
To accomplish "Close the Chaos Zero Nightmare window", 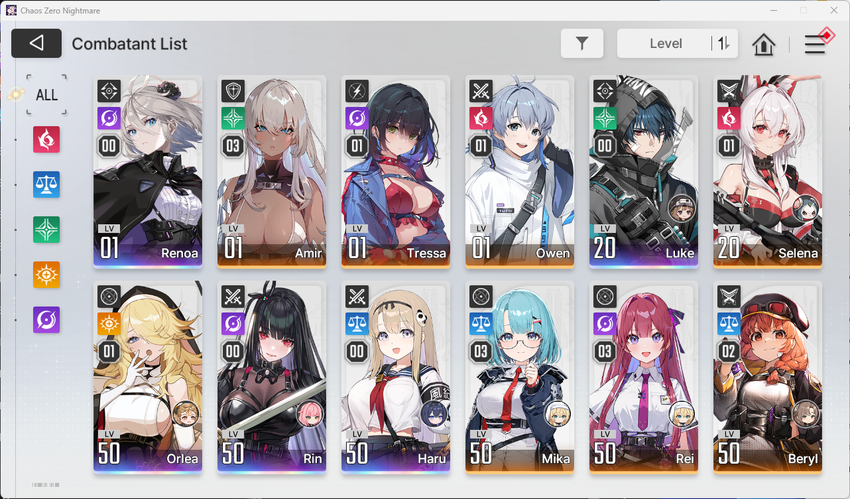I will (828, 10).
